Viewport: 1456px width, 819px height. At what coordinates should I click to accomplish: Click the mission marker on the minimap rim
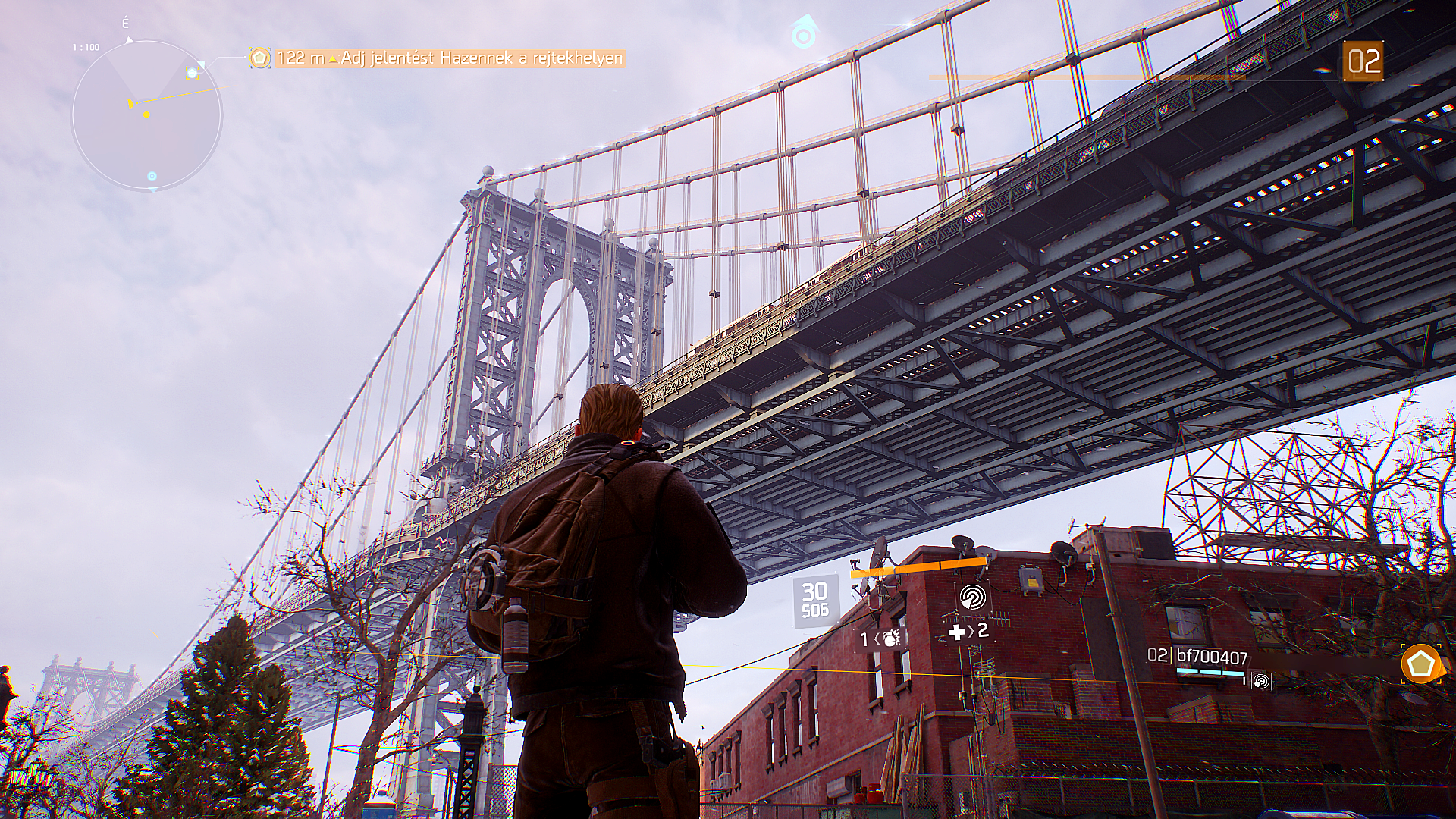pyautogui.click(x=193, y=73)
